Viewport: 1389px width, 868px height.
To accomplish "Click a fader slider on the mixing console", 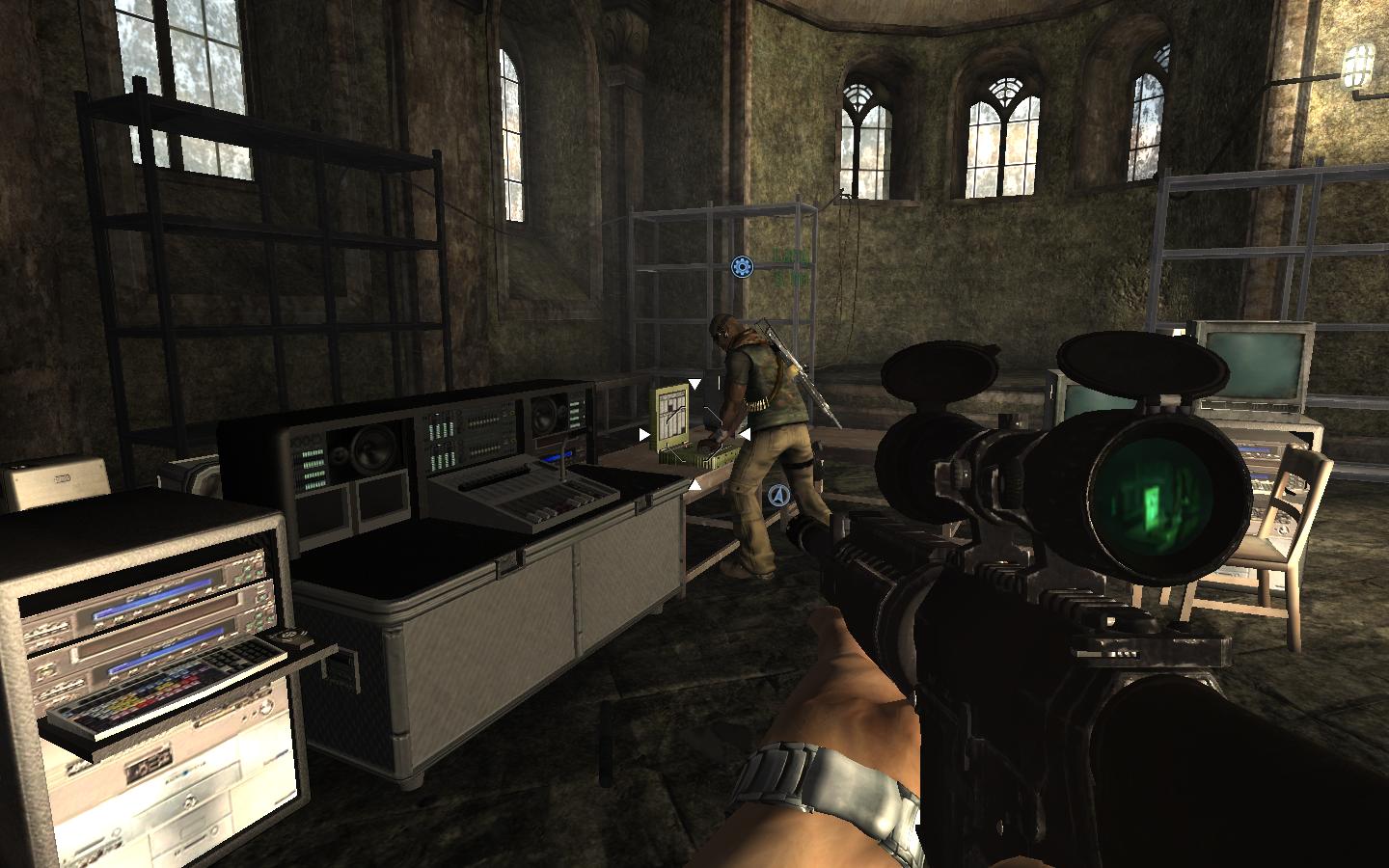I will pos(550,508).
